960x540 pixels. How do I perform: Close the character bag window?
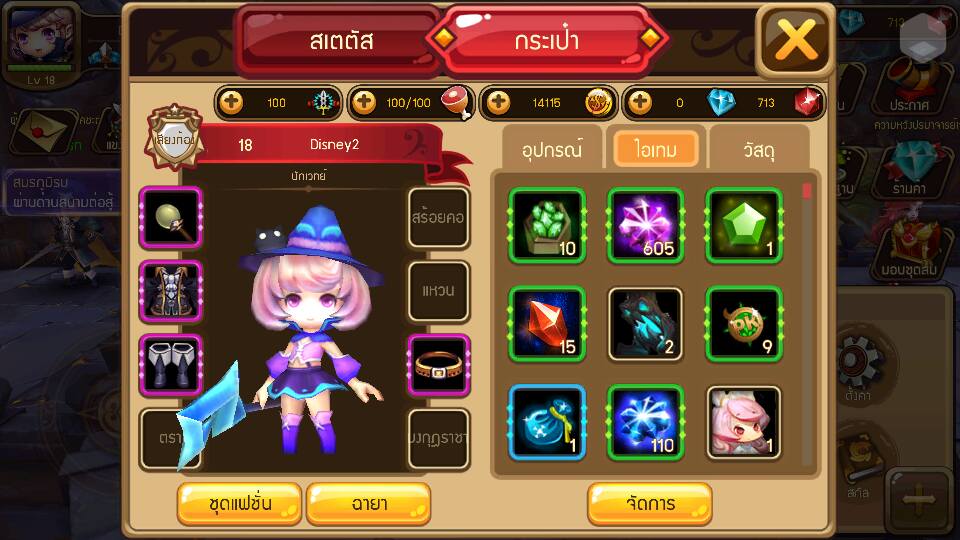[x=796, y=41]
